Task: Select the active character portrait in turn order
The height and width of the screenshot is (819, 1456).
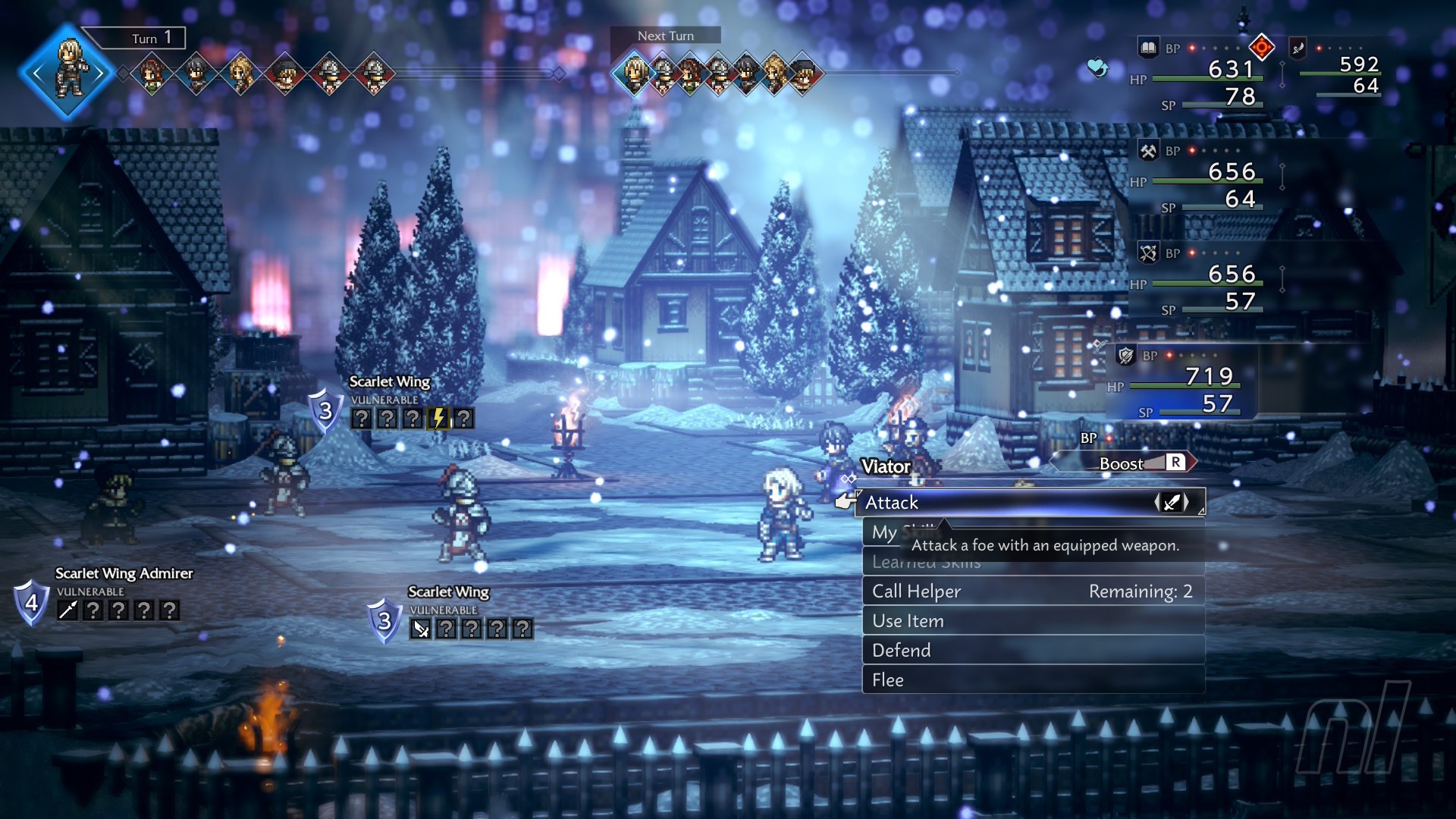Action: point(68,73)
